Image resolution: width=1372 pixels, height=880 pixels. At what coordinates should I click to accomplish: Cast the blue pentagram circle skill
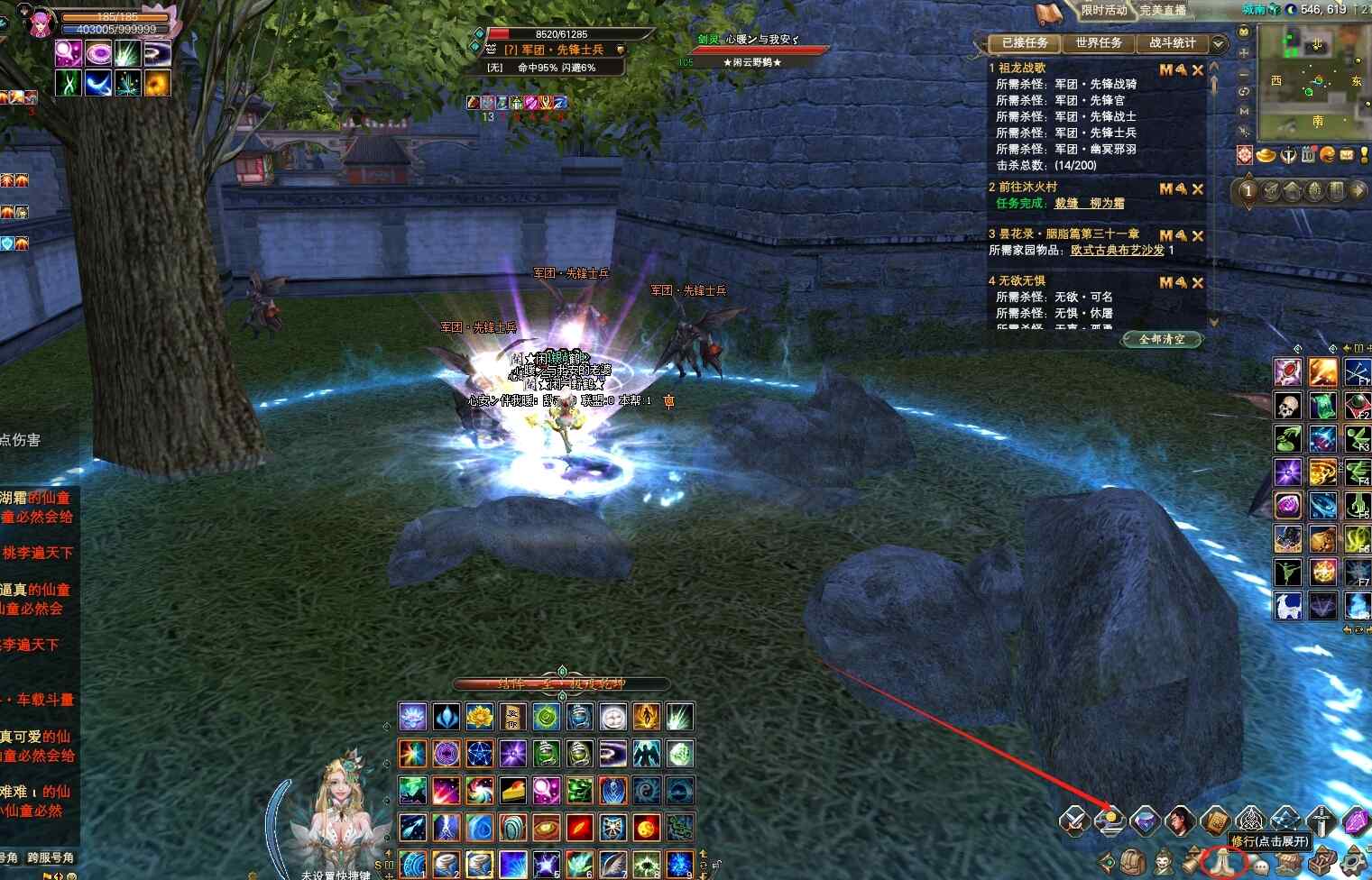click(480, 754)
